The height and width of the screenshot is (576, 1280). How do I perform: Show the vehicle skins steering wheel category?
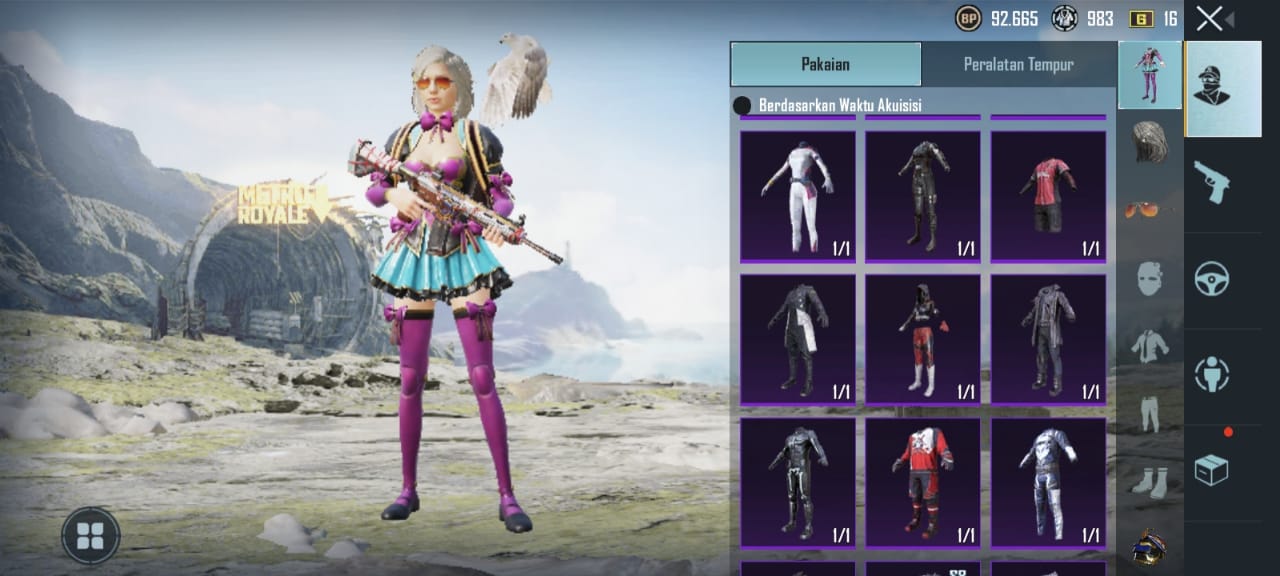coord(1211,279)
